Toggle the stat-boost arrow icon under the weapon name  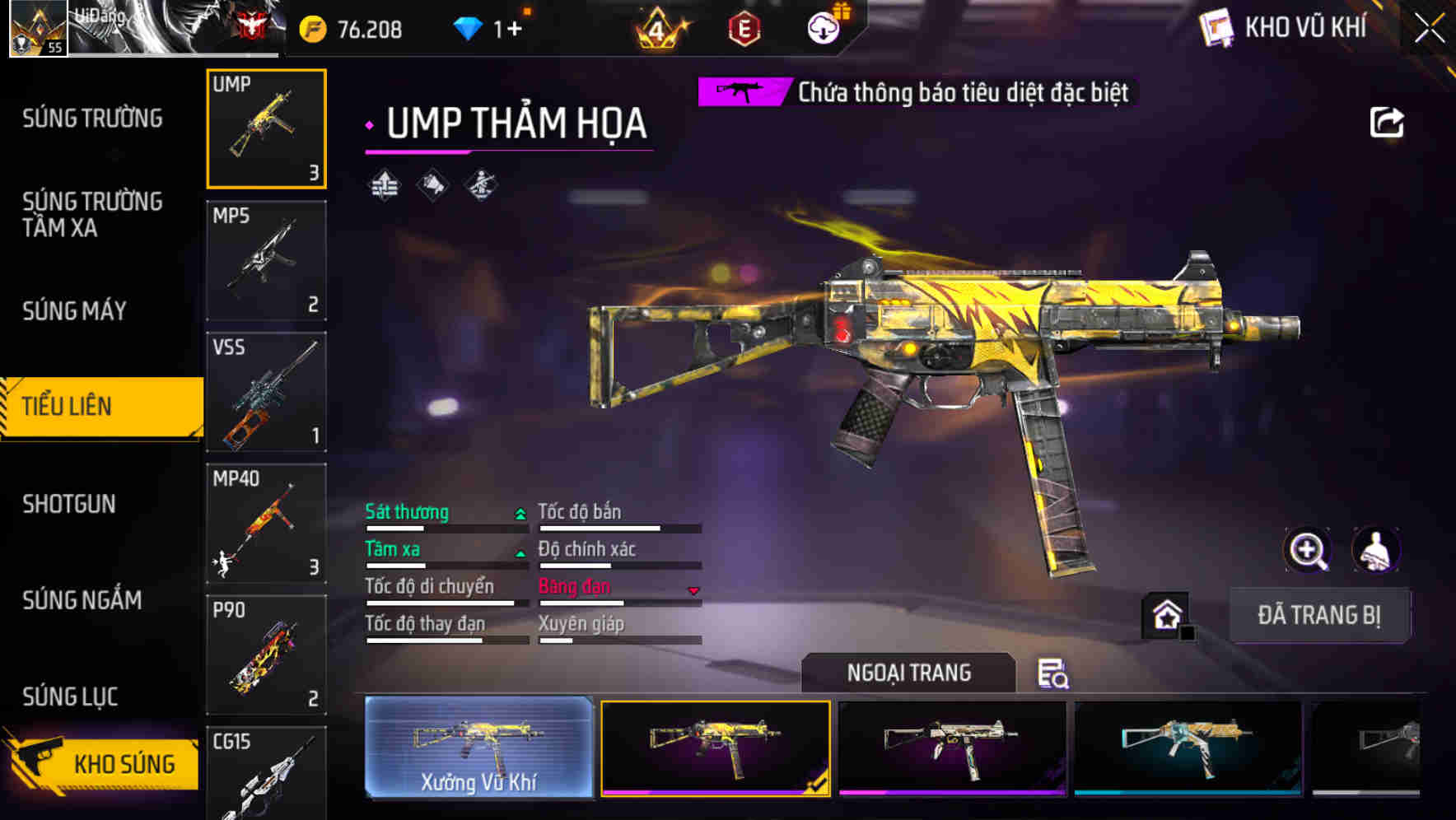382,186
